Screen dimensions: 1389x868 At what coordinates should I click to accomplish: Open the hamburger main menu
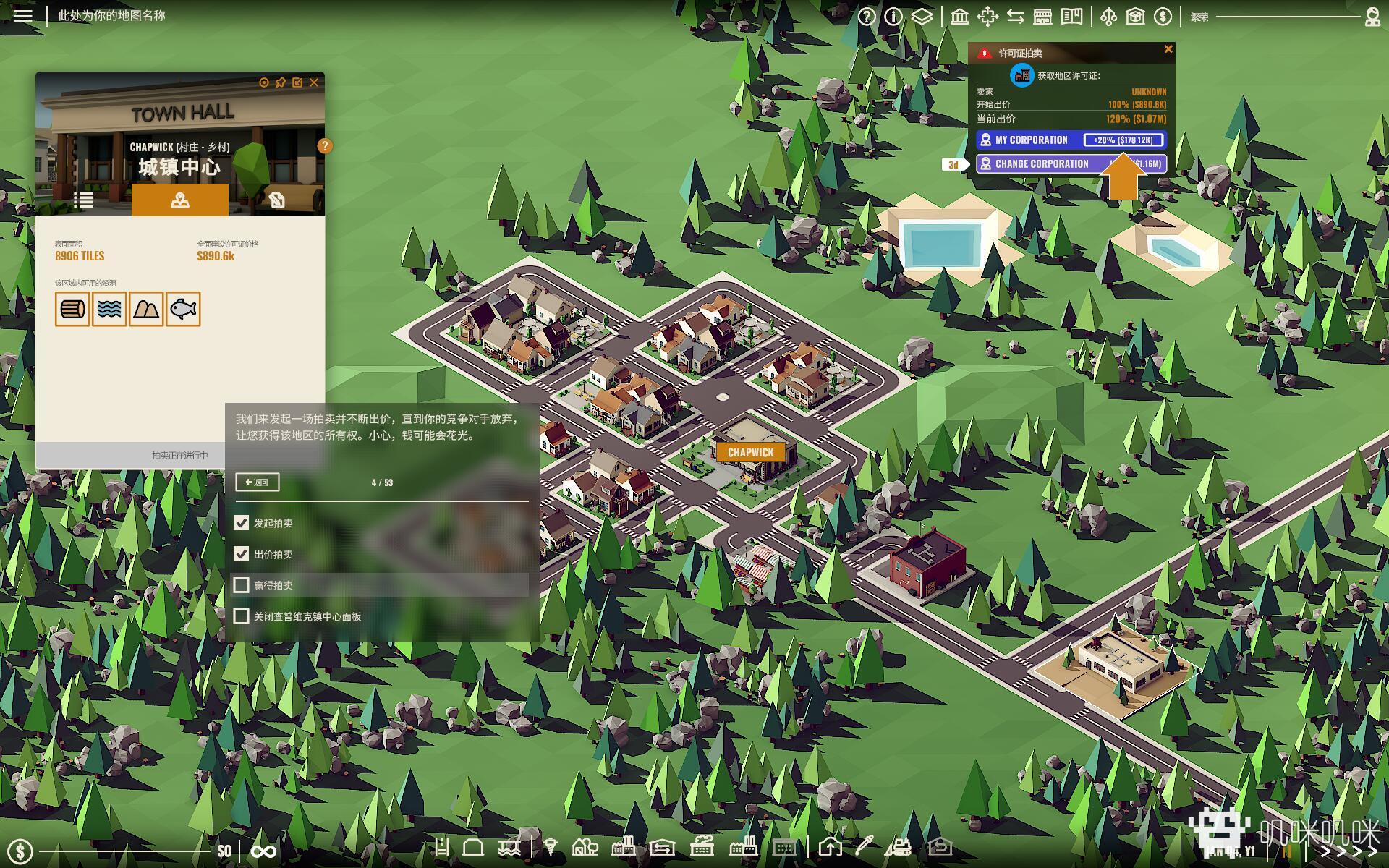pos(23,15)
